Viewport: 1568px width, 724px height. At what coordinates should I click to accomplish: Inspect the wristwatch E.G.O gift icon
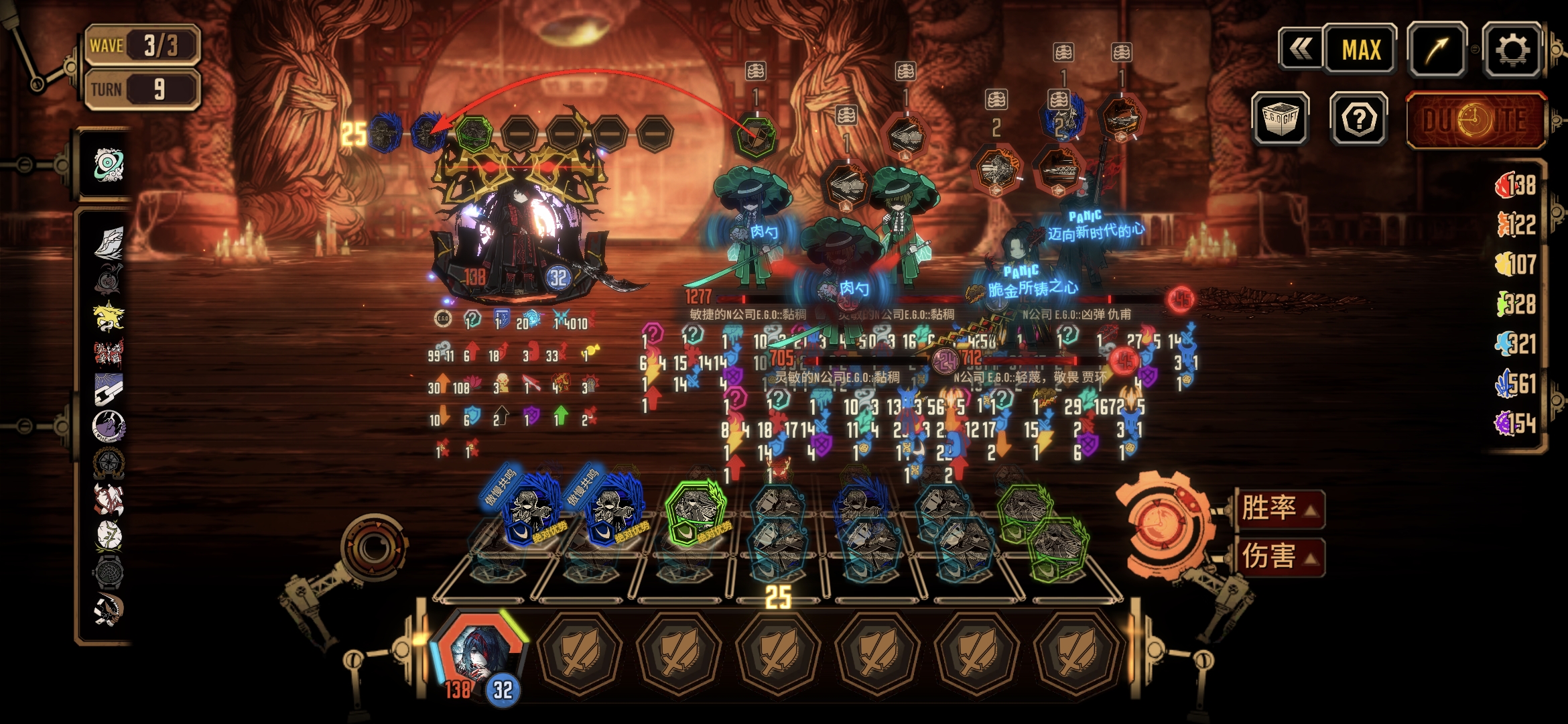[109, 571]
